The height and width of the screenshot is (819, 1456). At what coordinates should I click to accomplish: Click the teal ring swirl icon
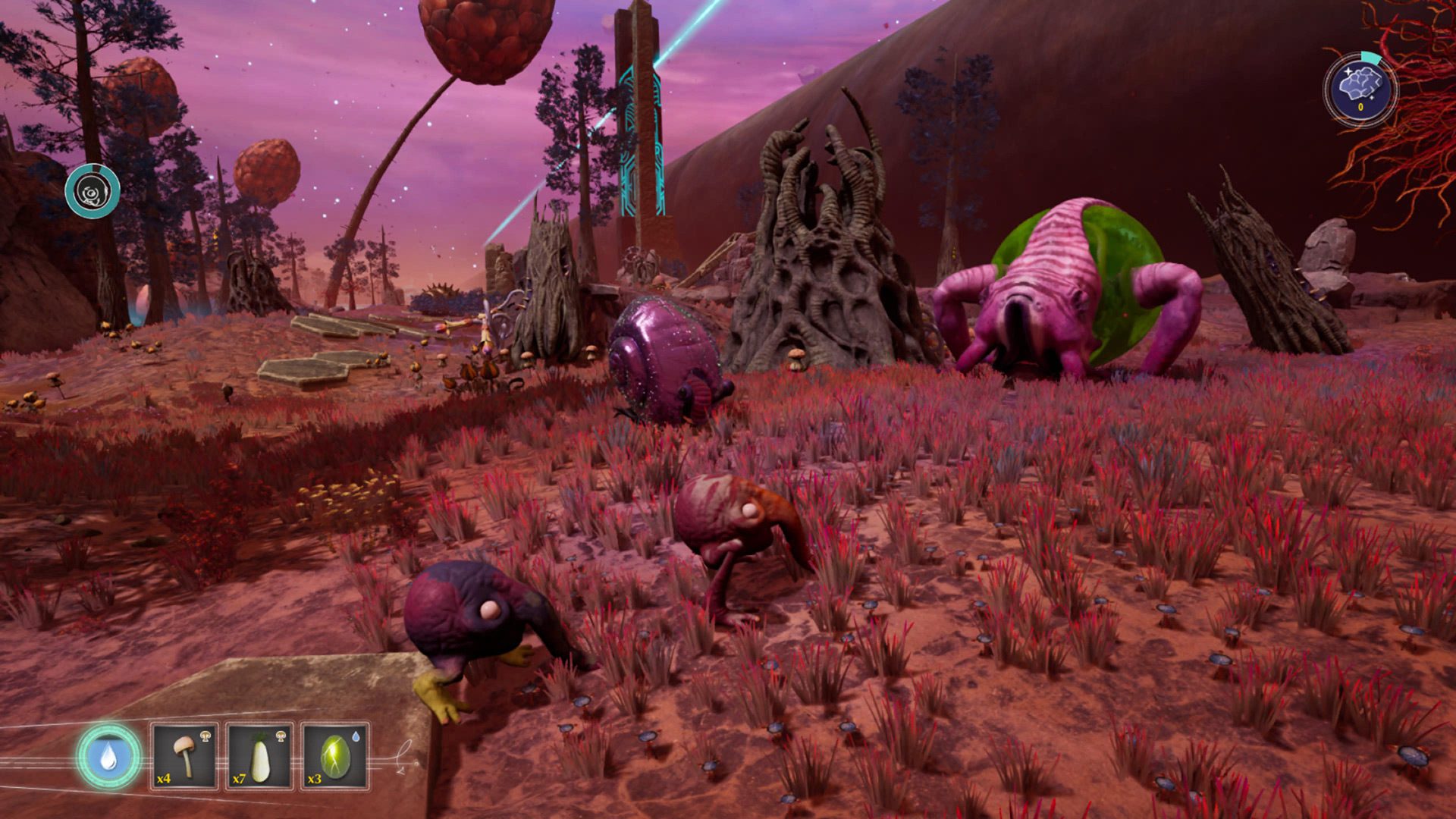(93, 191)
